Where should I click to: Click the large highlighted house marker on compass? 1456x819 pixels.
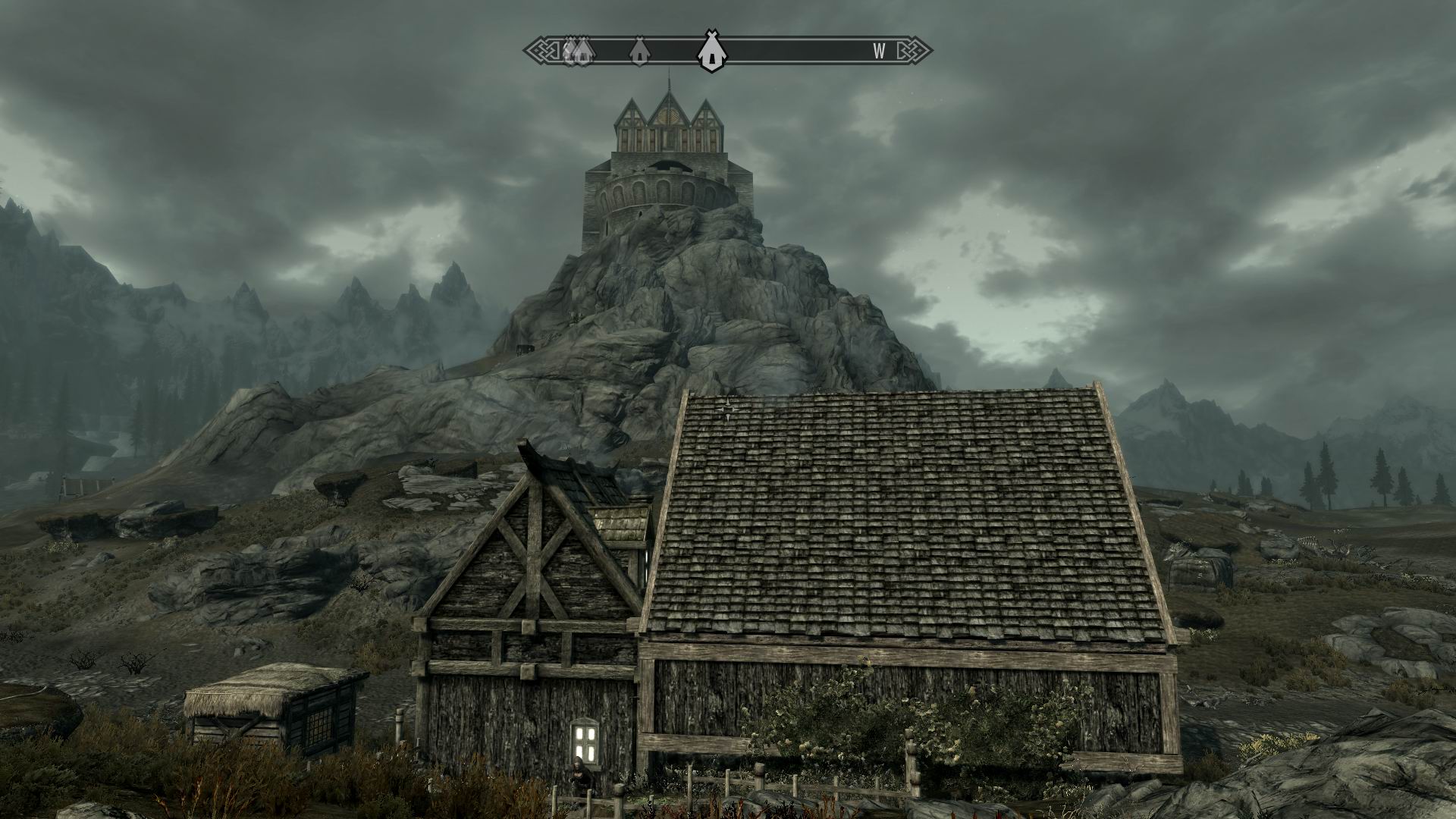[x=710, y=51]
